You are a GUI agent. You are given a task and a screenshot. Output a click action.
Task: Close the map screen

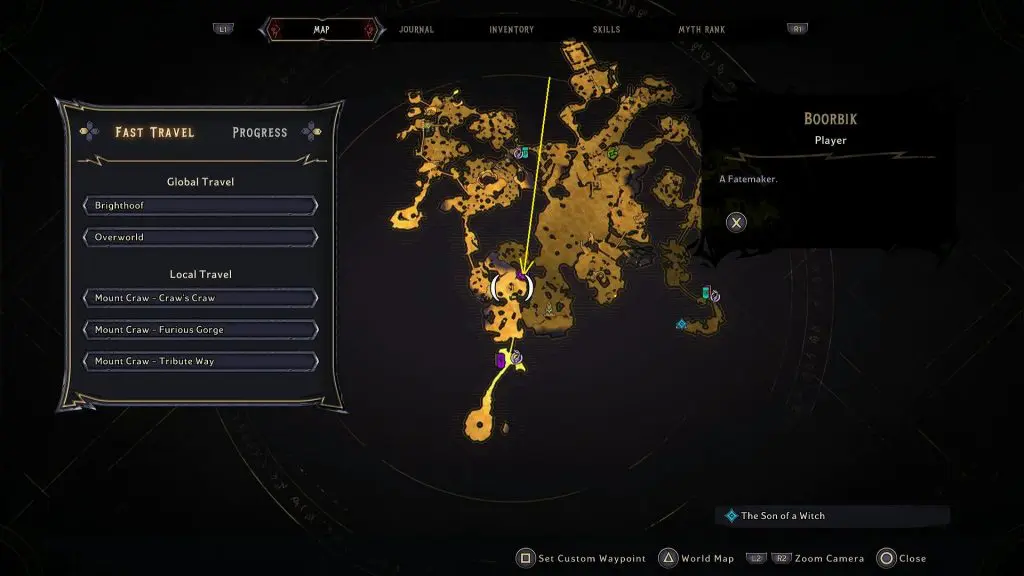click(x=903, y=558)
